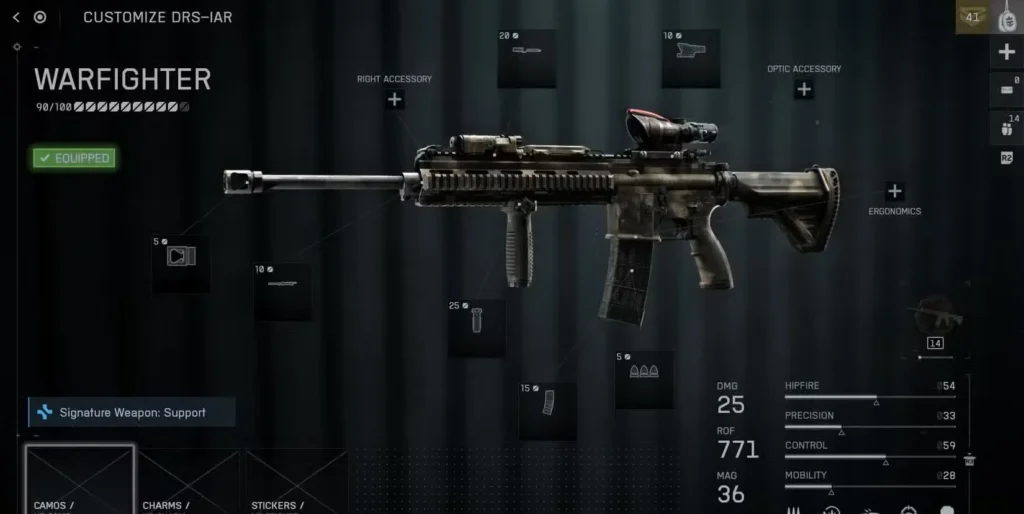Open the attachment slot costing 20 points
The height and width of the screenshot is (514, 1024).
coord(527,59)
